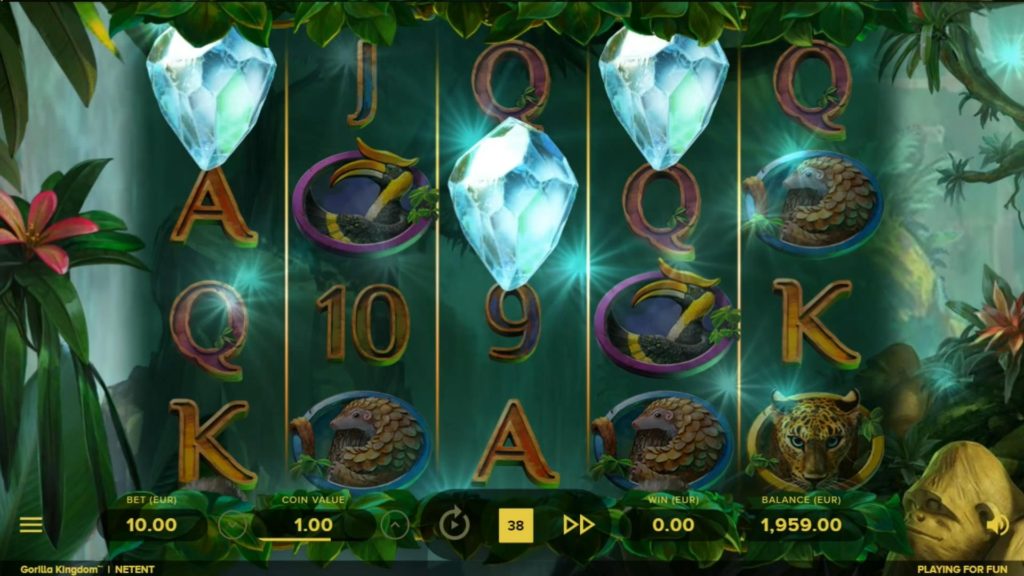Increase the coin value
Screen dimensions: 1024x576
(x=395, y=525)
